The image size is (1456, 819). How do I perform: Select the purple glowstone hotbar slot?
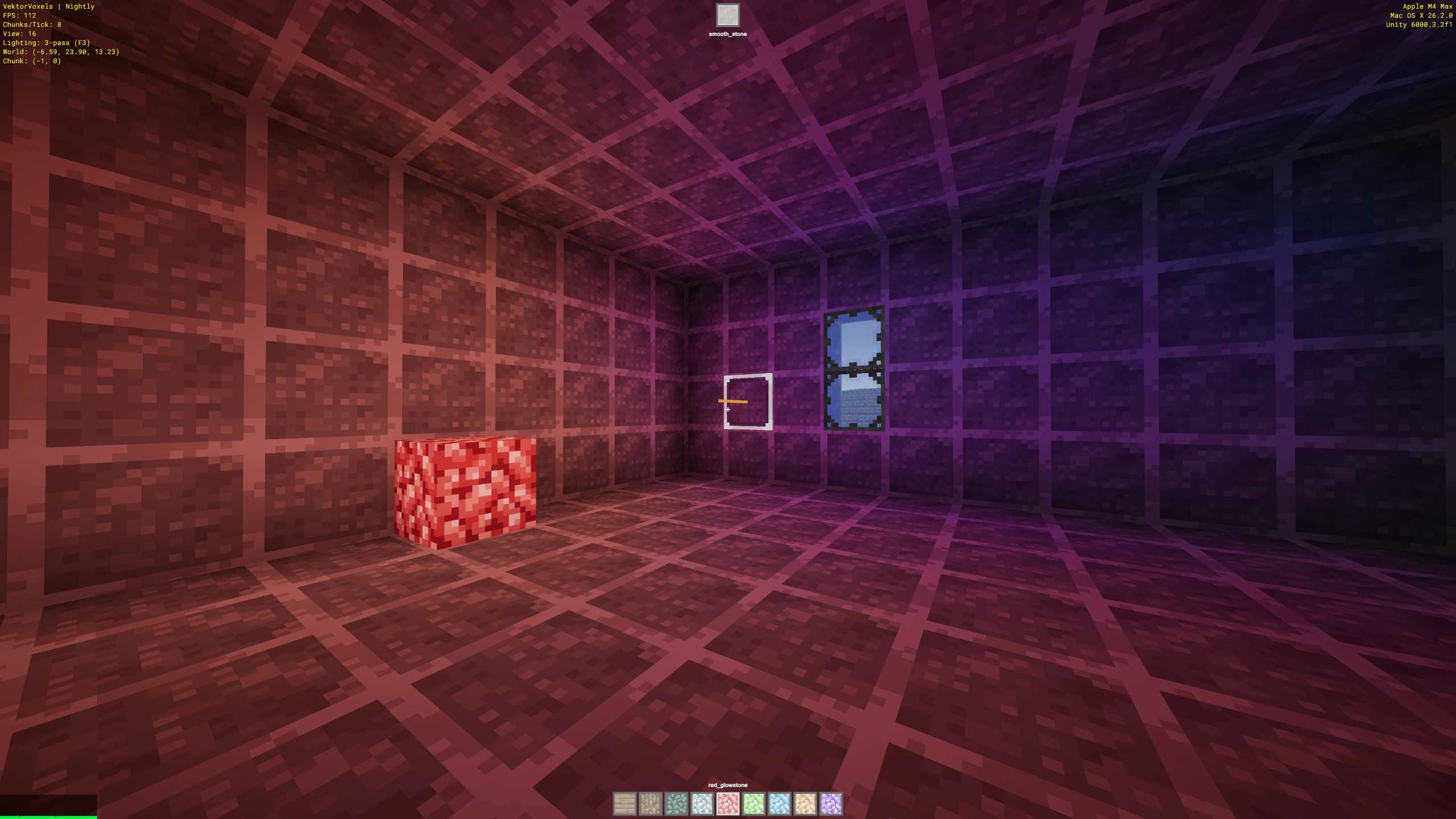(x=830, y=804)
